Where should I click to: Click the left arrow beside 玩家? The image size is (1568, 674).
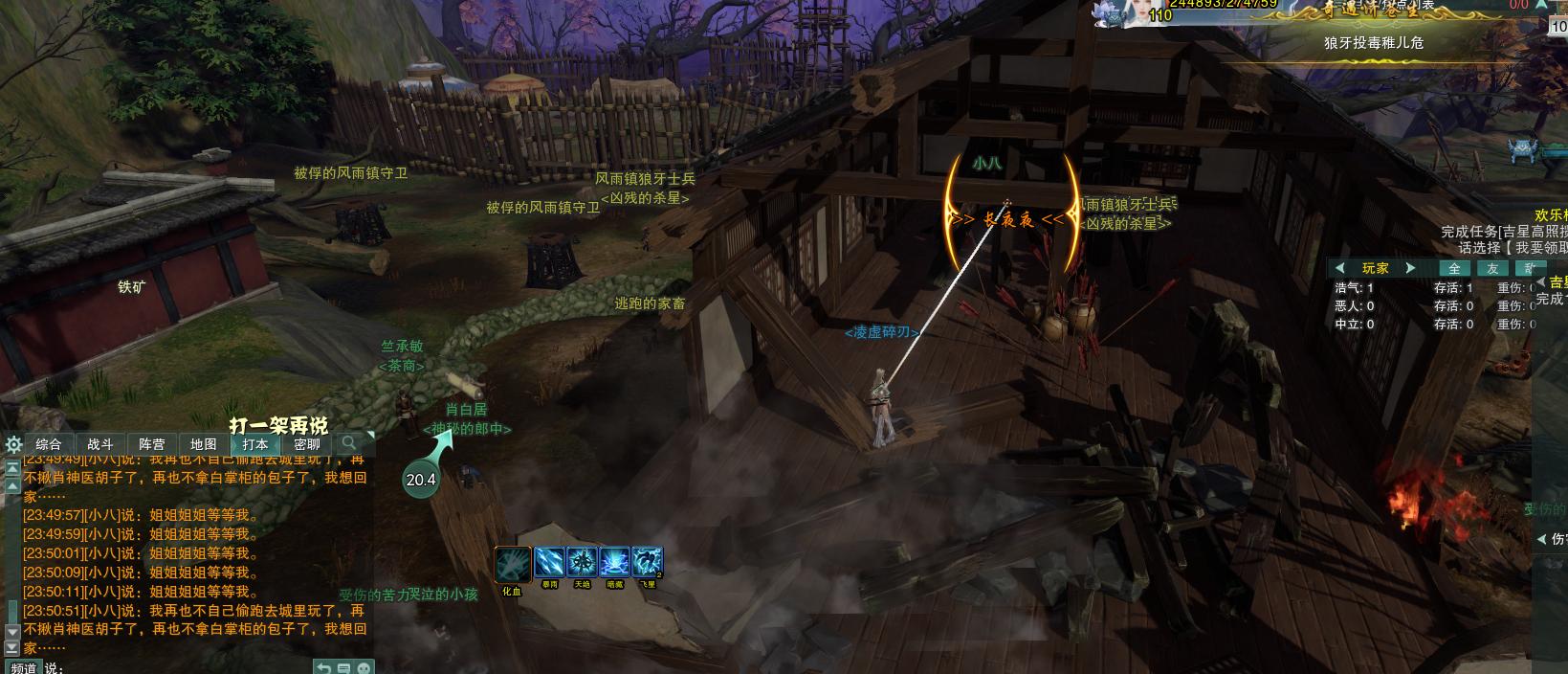click(x=1339, y=268)
